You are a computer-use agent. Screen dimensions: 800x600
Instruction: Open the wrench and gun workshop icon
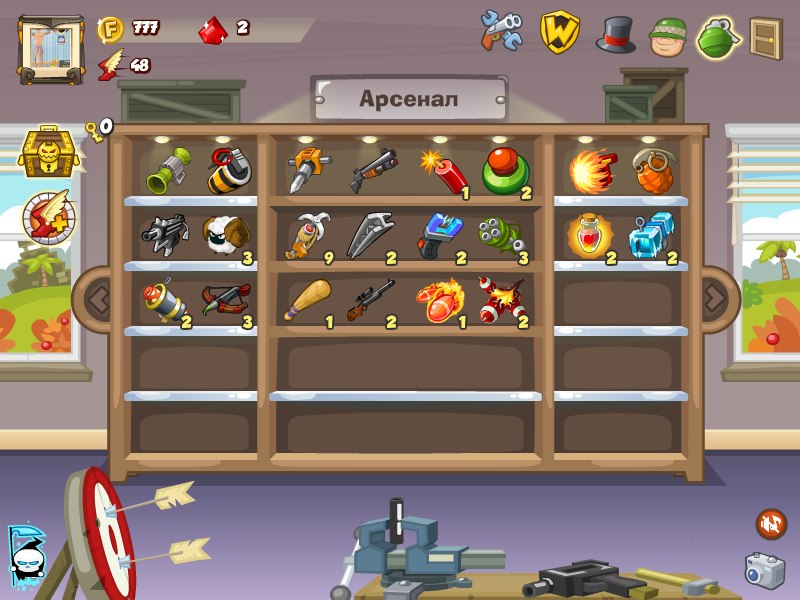[502, 31]
